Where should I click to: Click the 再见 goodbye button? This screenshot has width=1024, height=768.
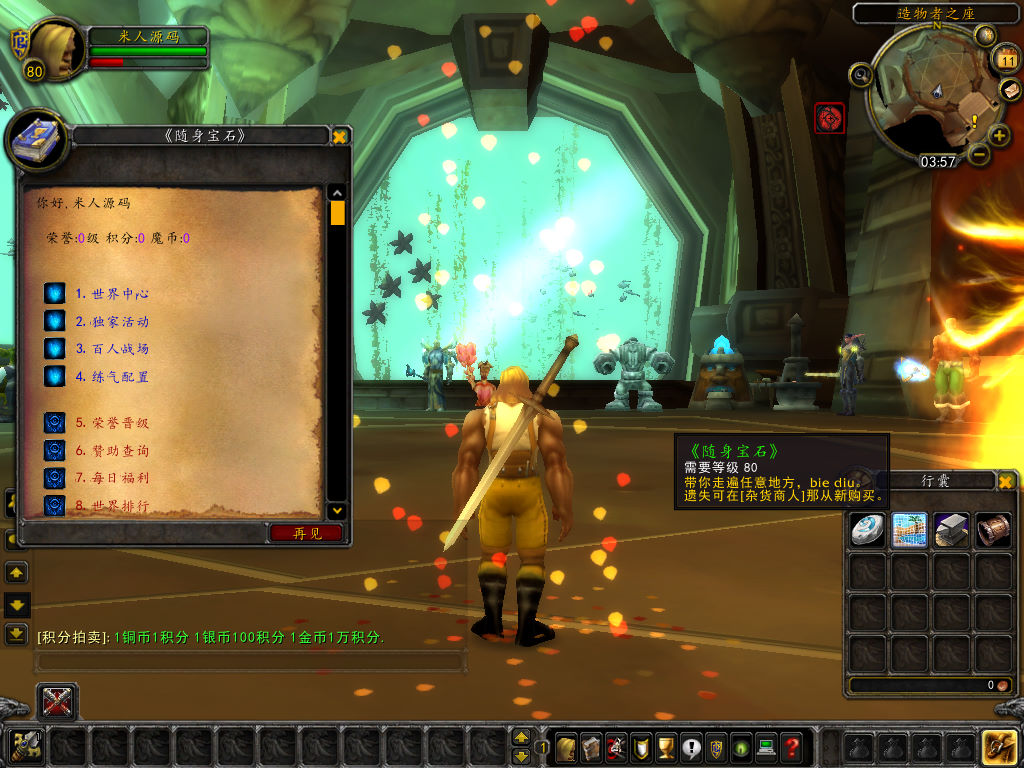(x=307, y=533)
